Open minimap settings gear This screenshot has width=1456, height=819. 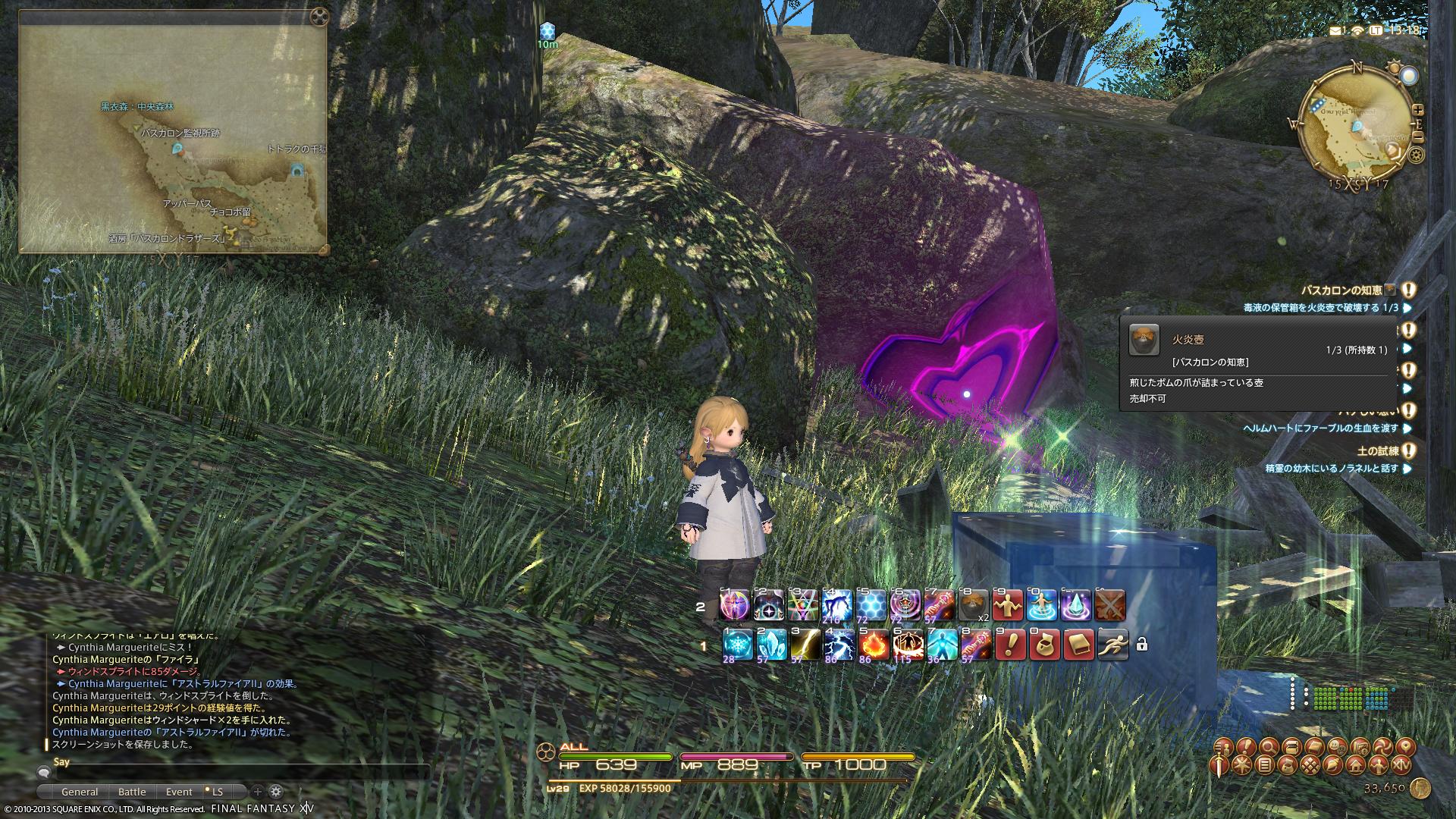(1415, 155)
